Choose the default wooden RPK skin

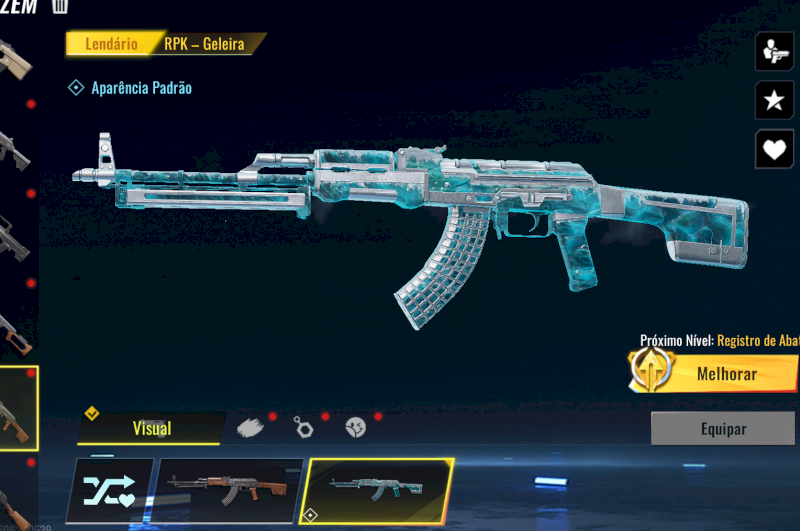[229, 490]
